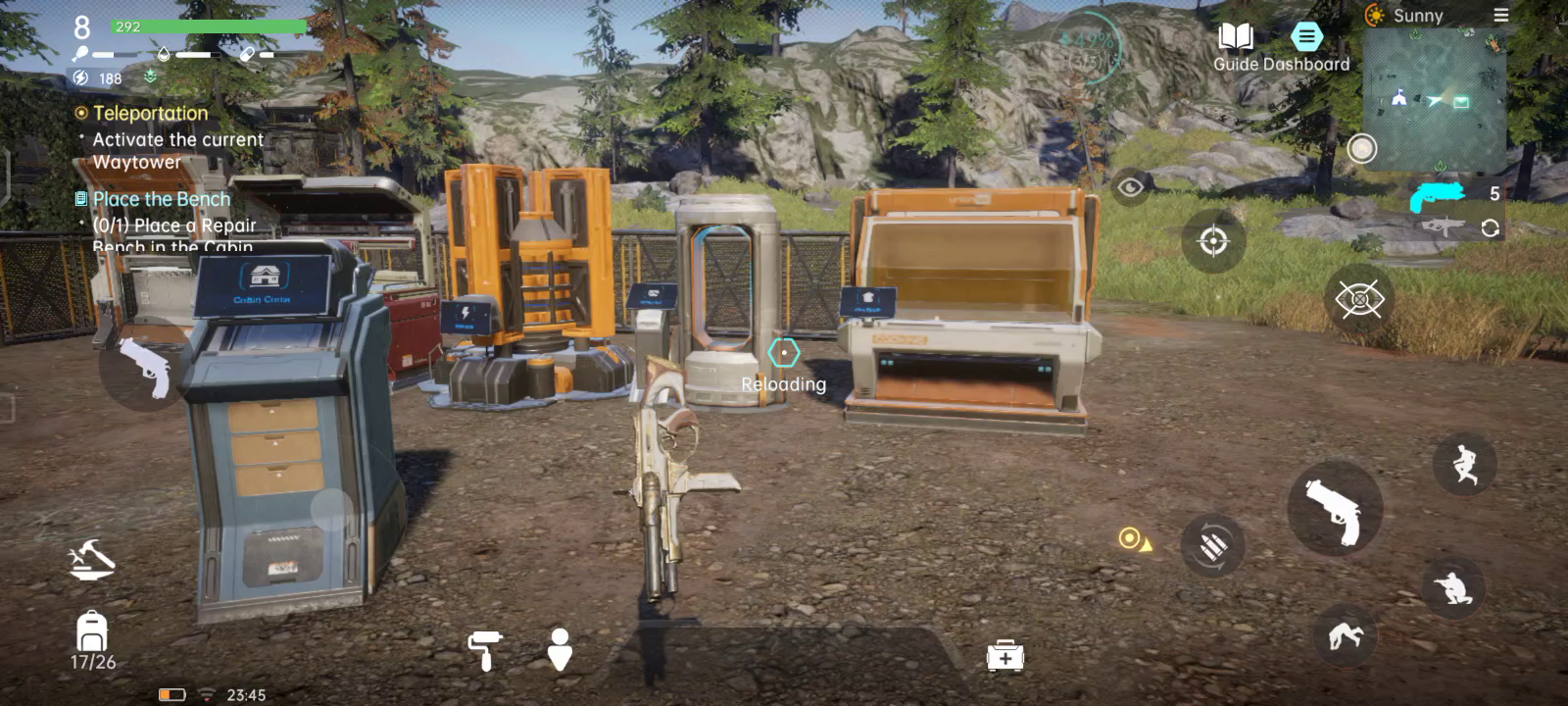
Task: Tap the paint roller build icon
Action: pyautogui.click(x=484, y=650)
